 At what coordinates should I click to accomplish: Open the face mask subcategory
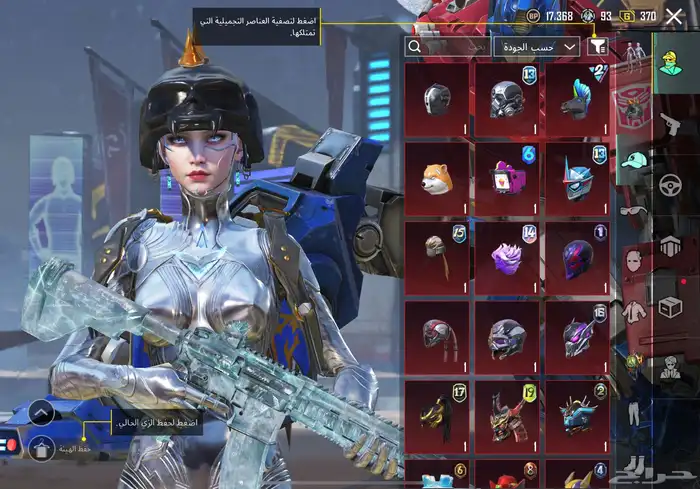(632, 262)
